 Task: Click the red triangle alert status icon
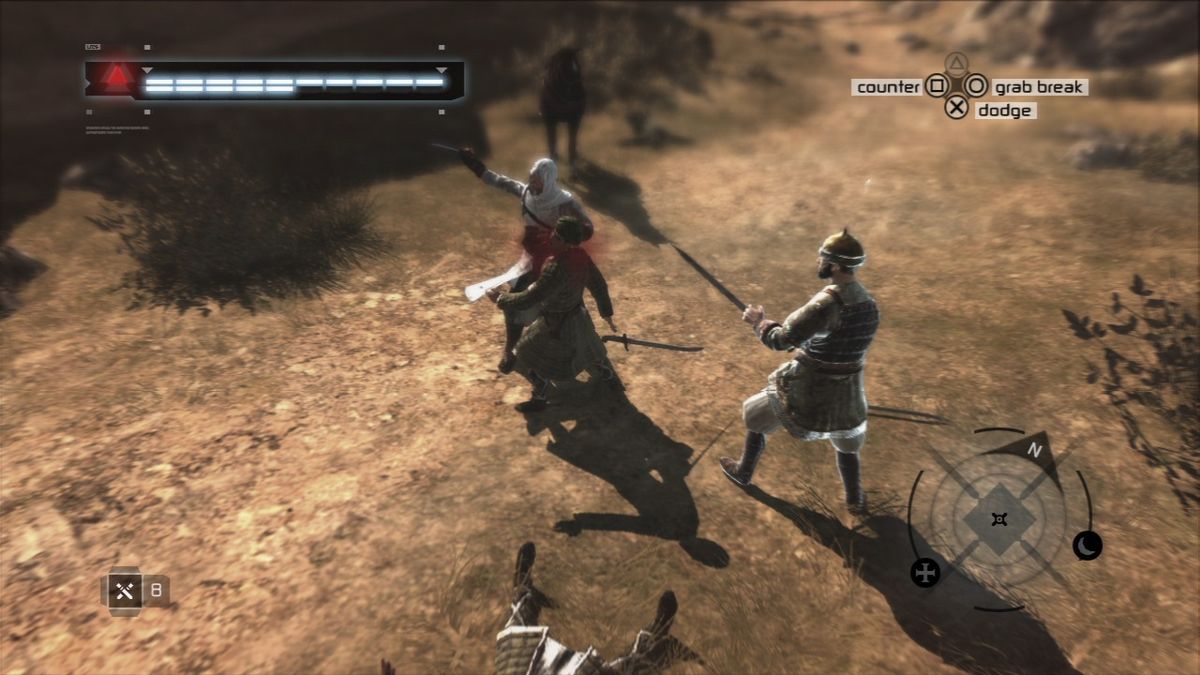tap(118, 75)
